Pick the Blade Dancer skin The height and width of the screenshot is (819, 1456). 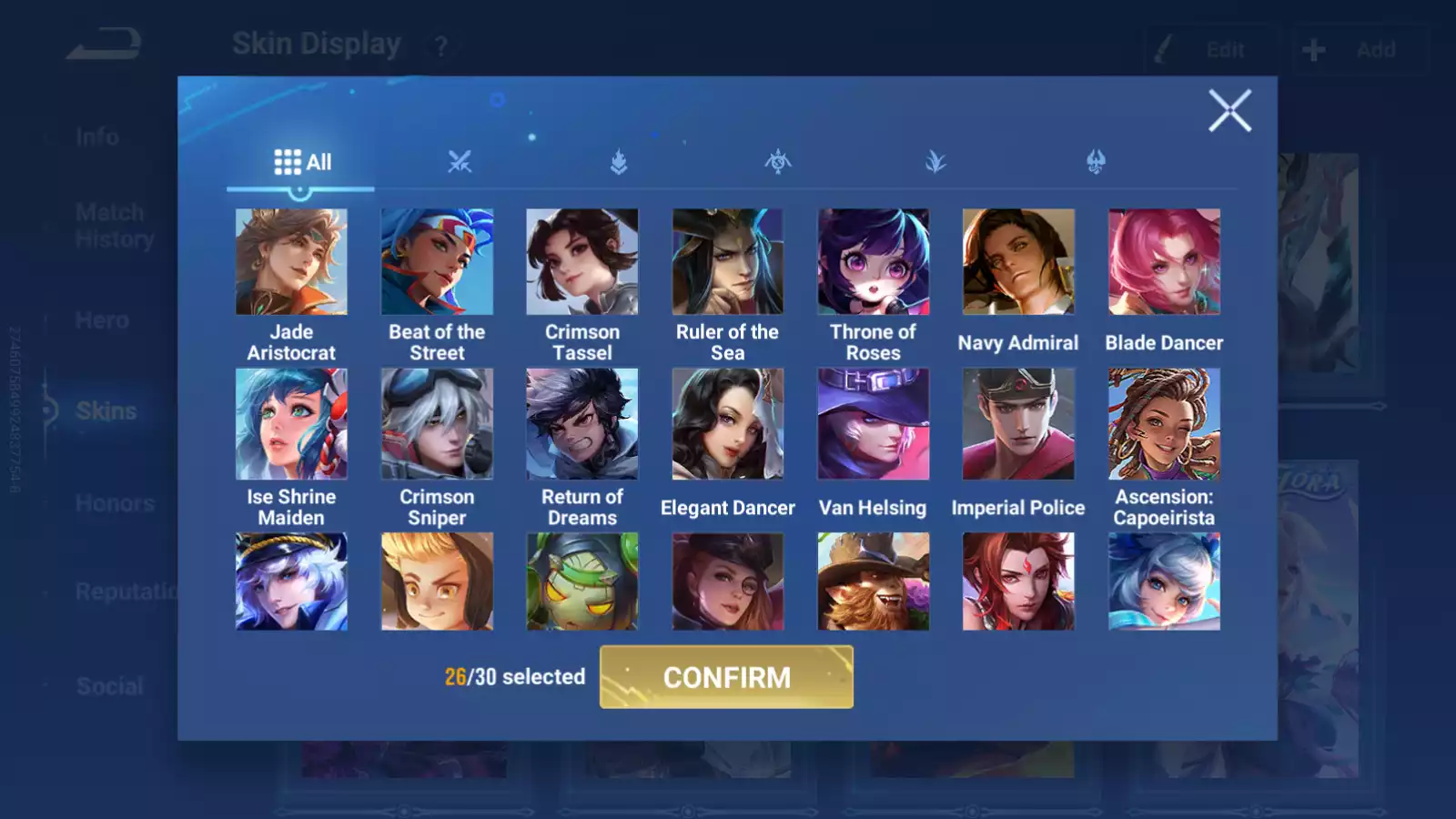1164,262
